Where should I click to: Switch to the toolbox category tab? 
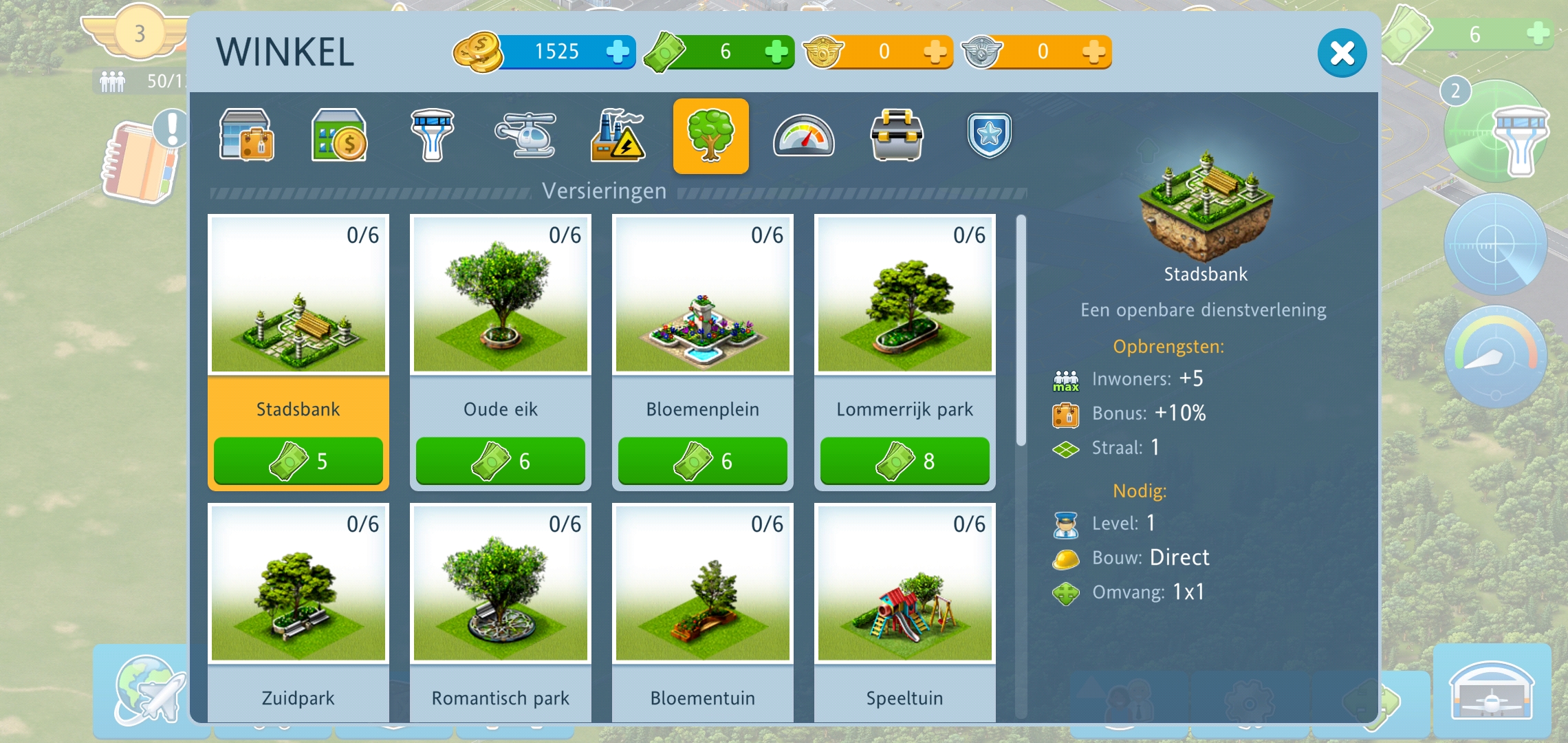click(x=897, y=136)
